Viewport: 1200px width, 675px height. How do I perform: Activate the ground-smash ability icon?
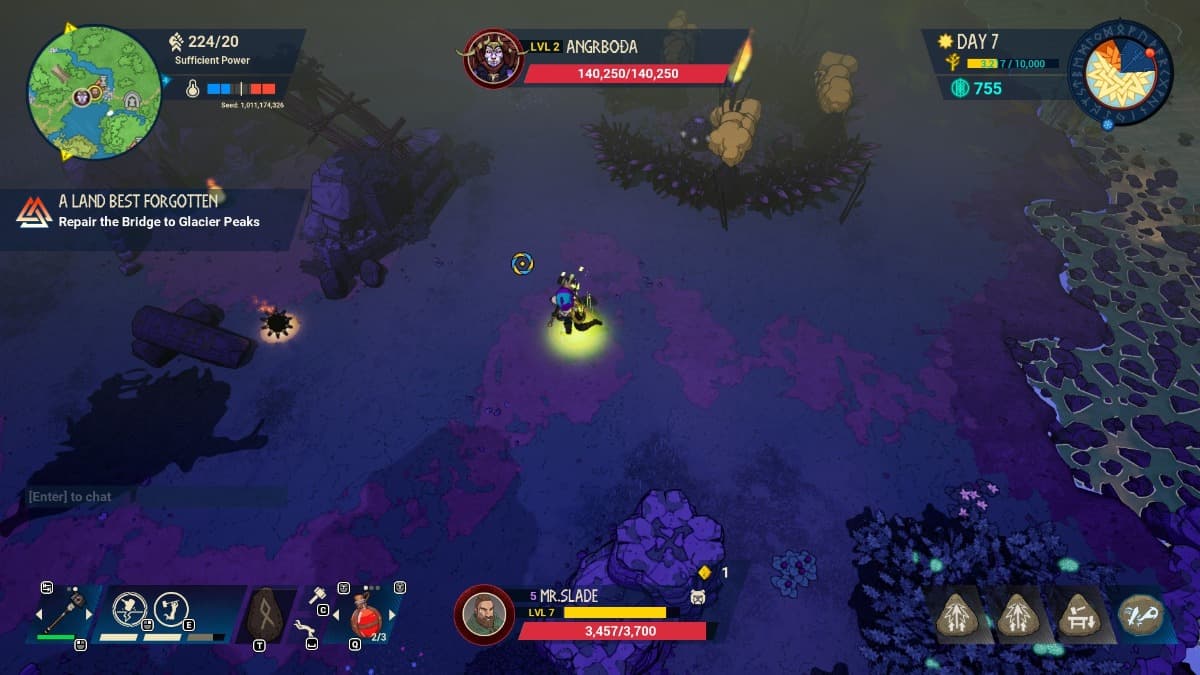[x=130, y=609]
